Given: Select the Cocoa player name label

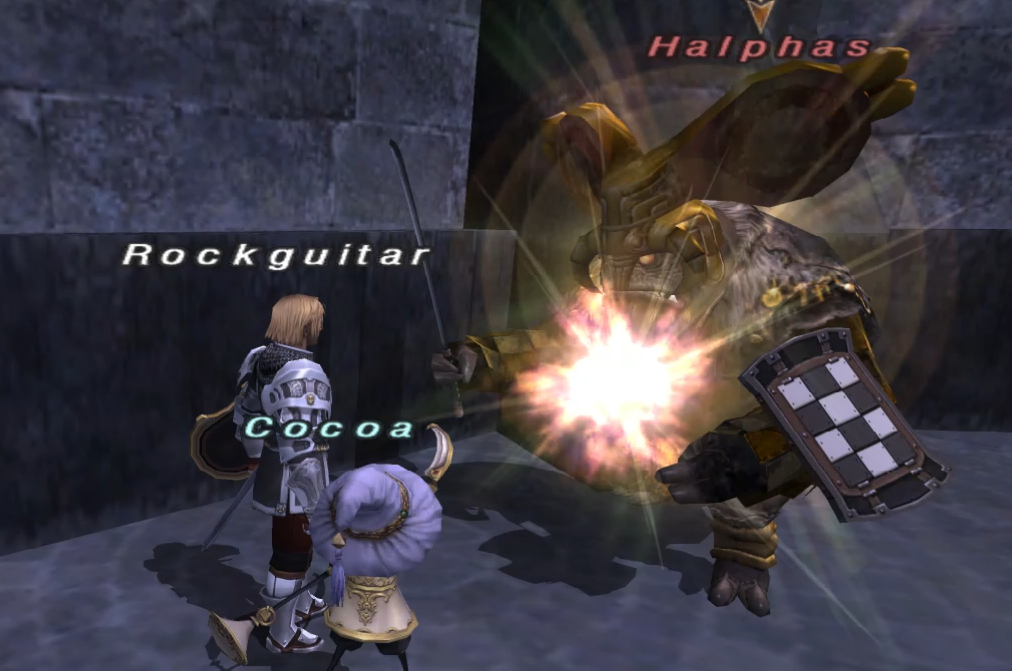Looking at the screenshot, I should 330,428.
